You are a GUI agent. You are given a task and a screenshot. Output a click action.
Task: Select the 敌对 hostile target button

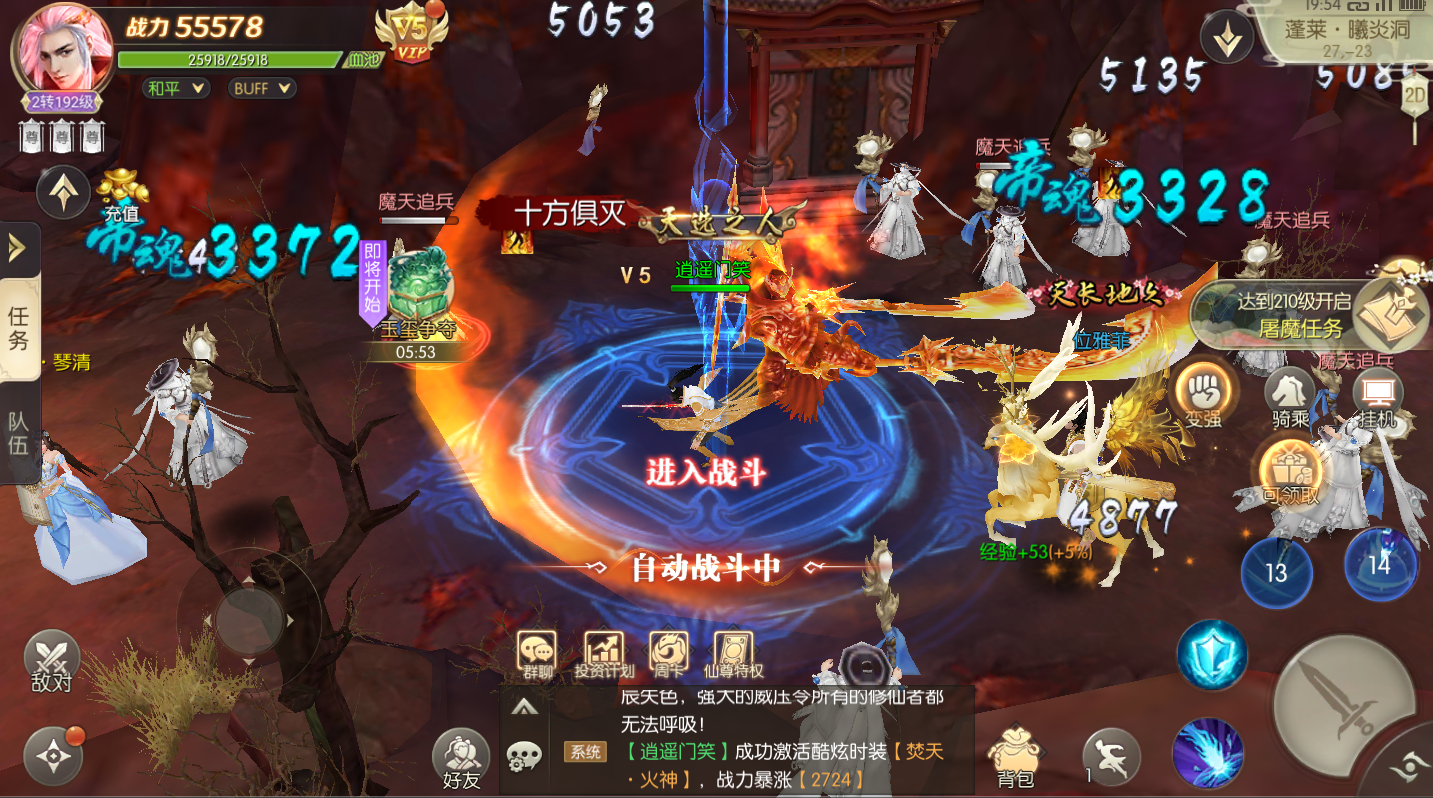pos(51,662)
